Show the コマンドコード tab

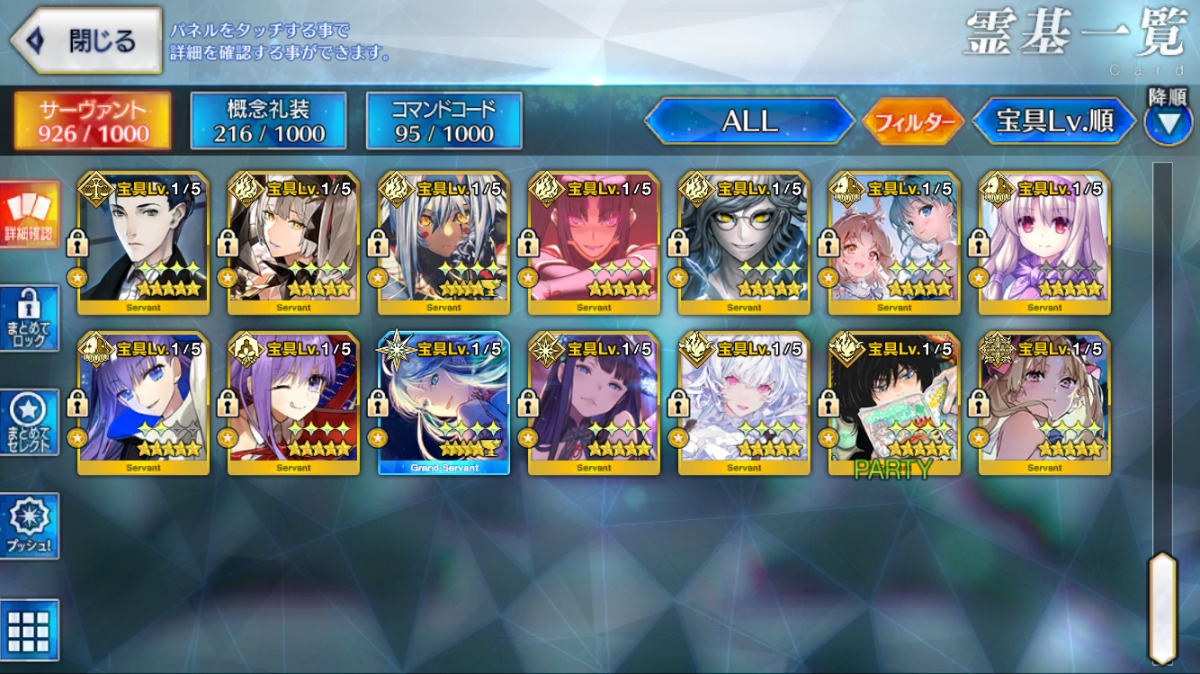pos(444,121)
